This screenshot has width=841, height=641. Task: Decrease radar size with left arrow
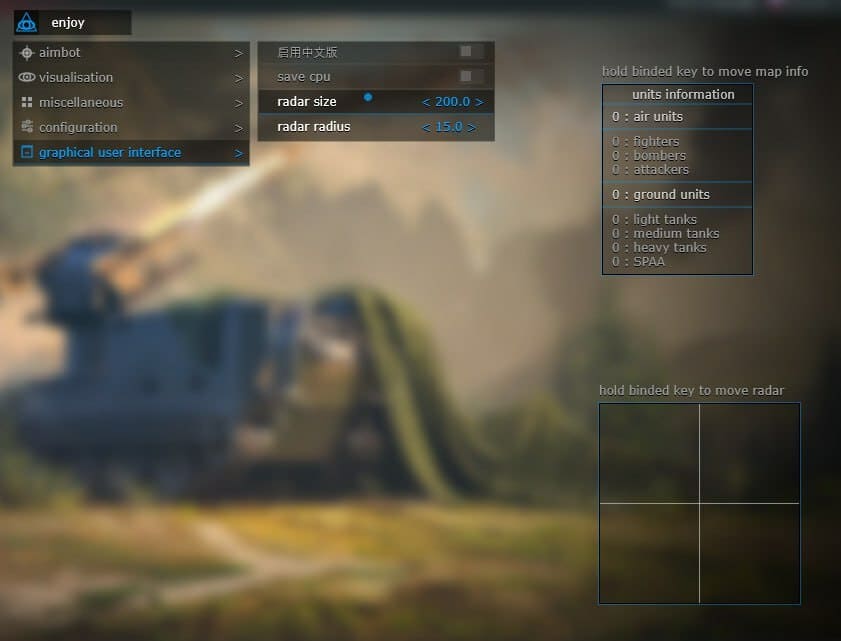coord(426,102)
